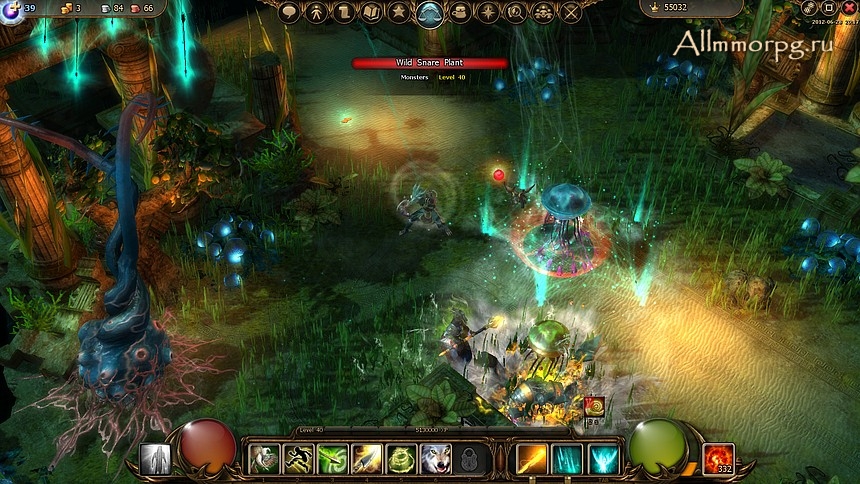Open the open-book menu
The height and width of the screenshot is (484, 860).
372,12
